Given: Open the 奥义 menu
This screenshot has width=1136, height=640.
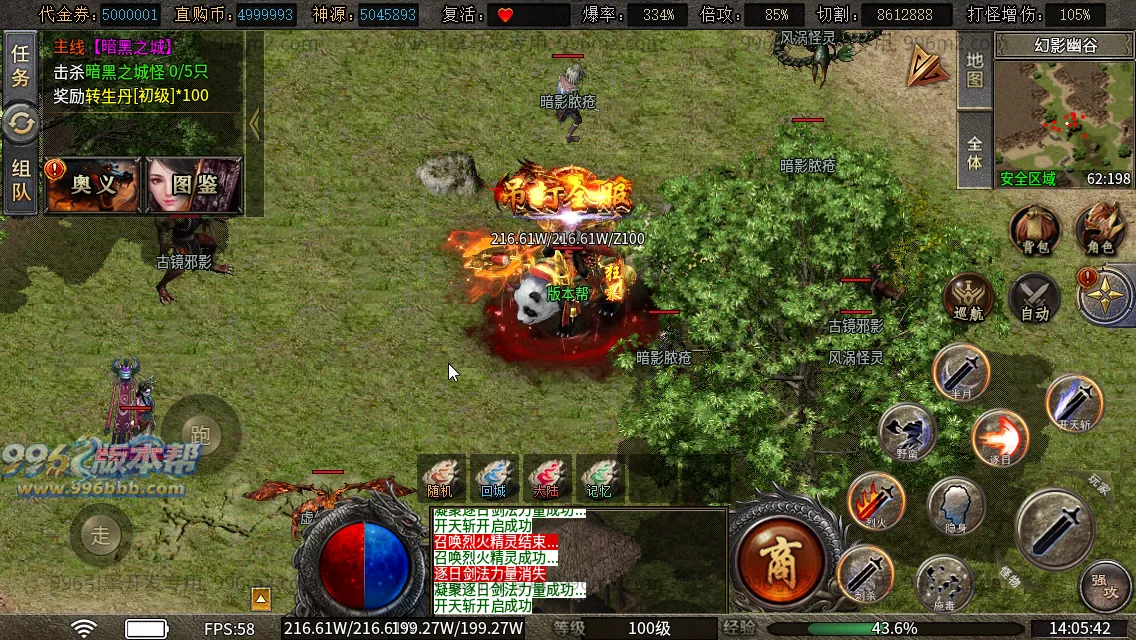Looking at the screenshot, I should (93, 185).
